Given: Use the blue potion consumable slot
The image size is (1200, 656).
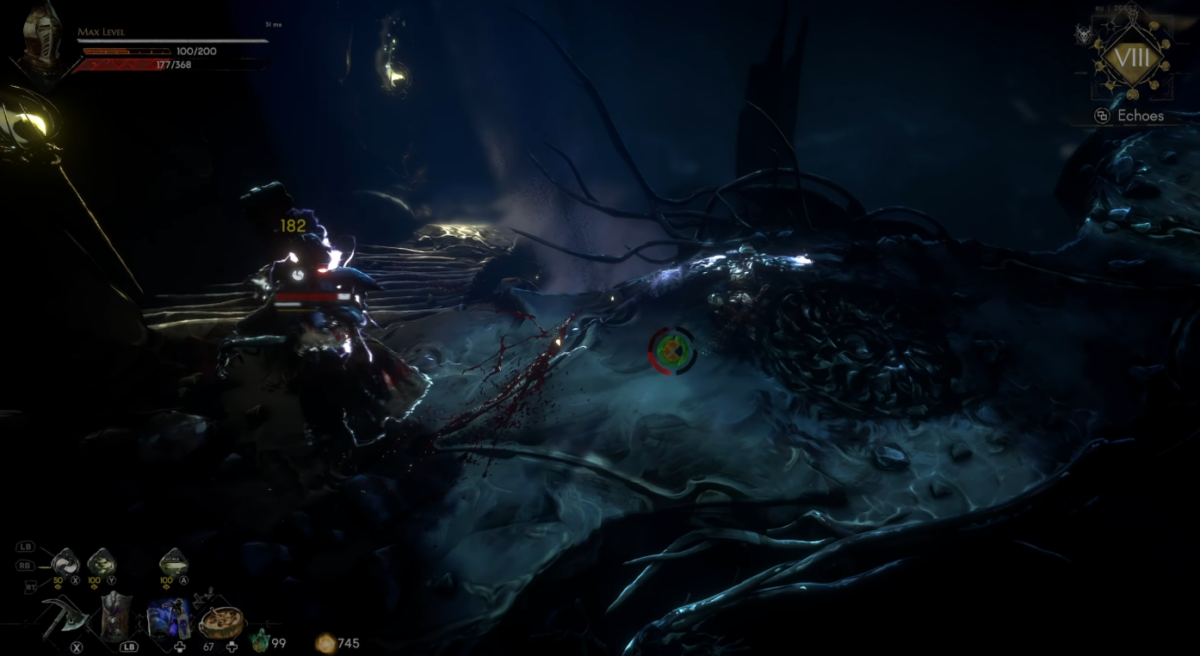Looking at the screenshot, I should pyautogui.click(x=169, y=617).
